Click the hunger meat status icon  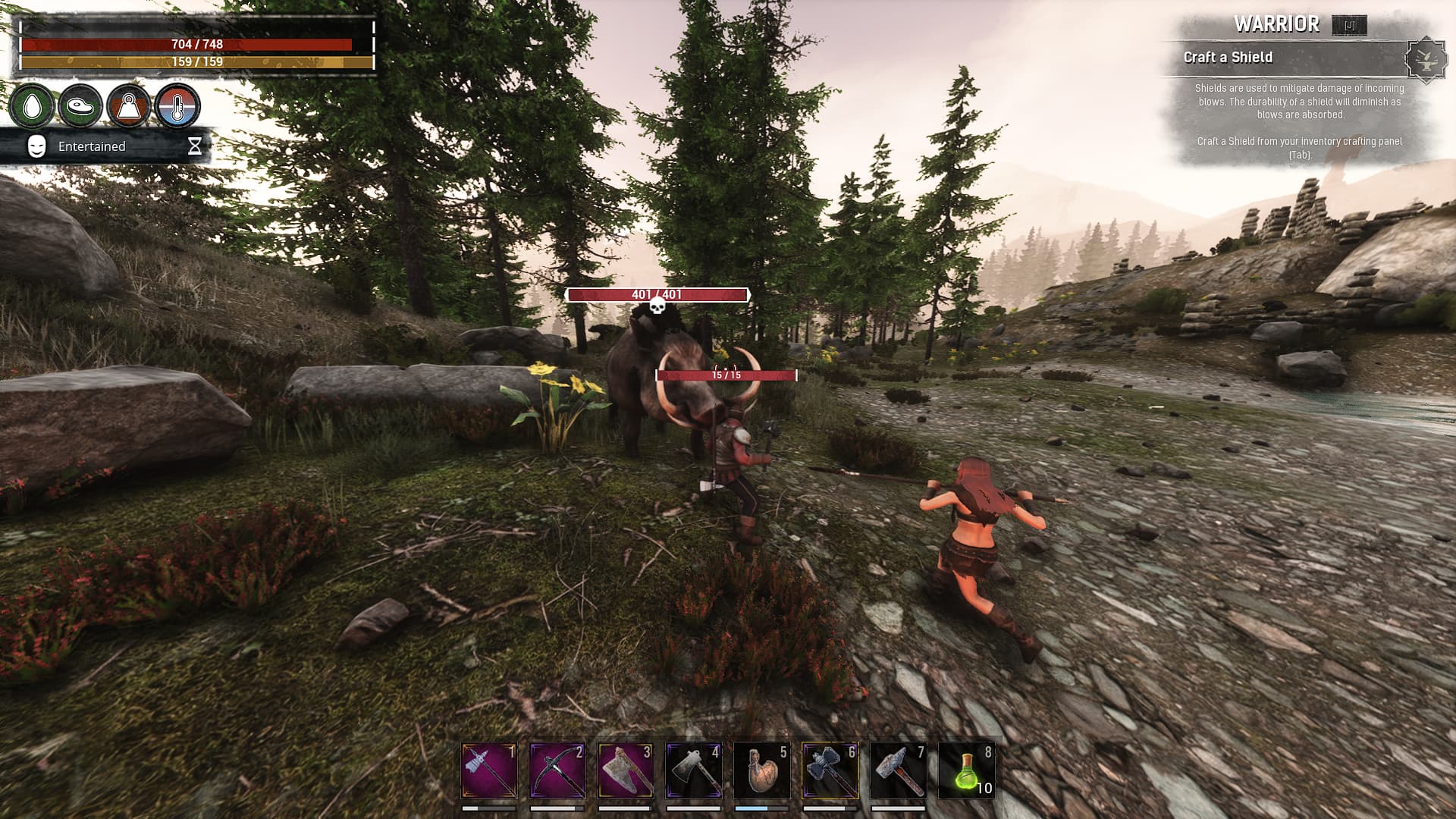[x=80, y=106]
